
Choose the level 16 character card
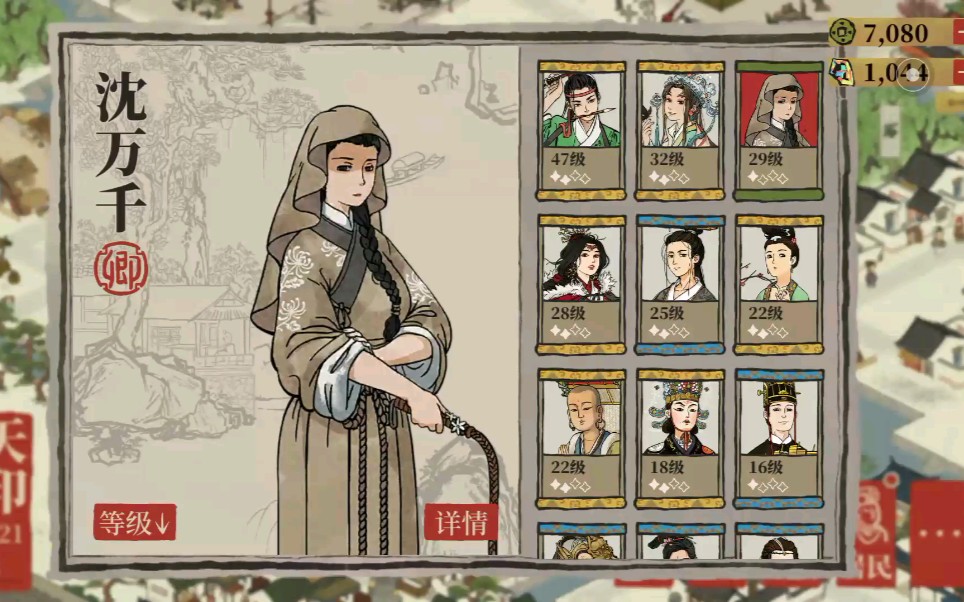(778, 438)
